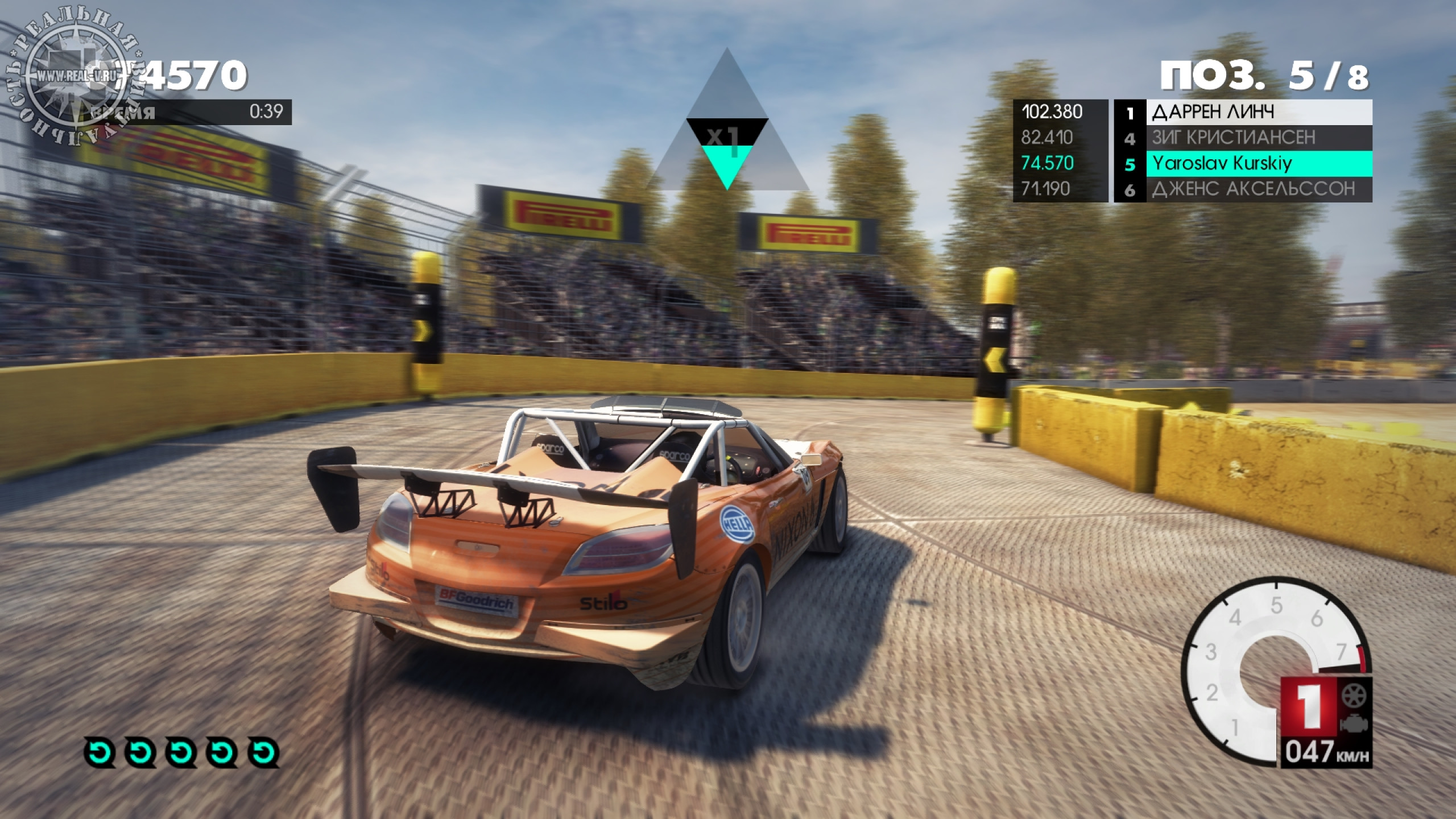Click the engine damage indicator icon
1456x819 pixels.
point(1355,725)
